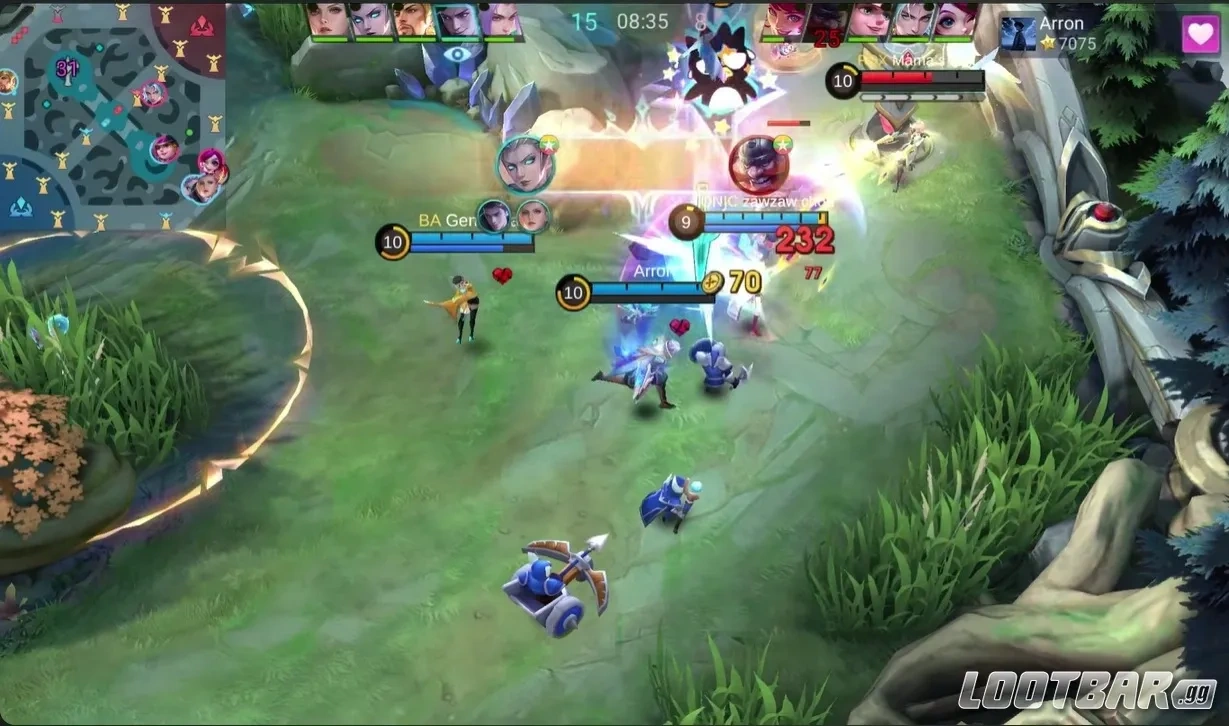The width and height of the screenshot is (1229, 726).
Task: Select the blue-team hero portrait marked with an eye
Action: click(456, 21)
